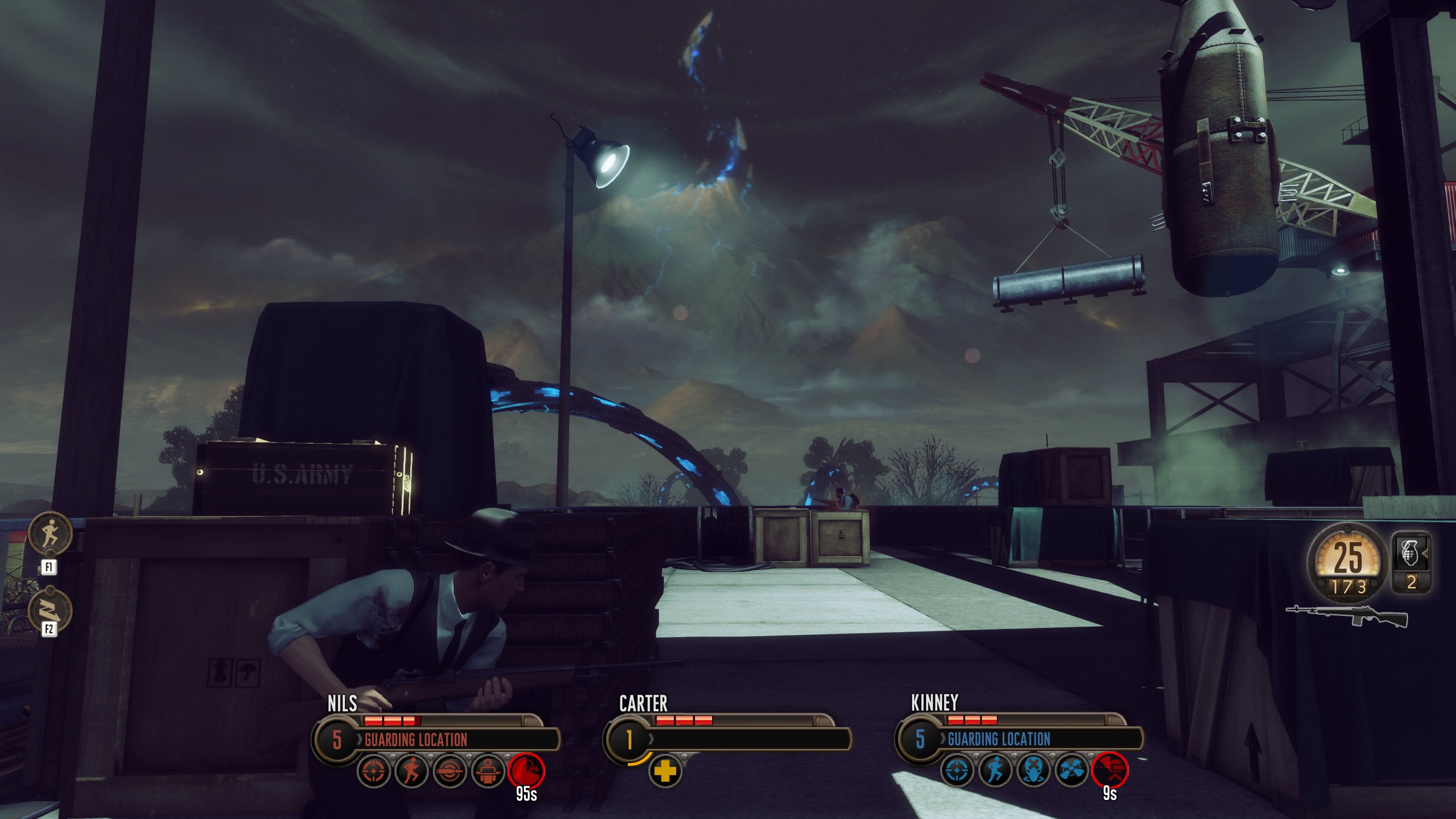Select the KINNEY squad member nameplate
The image size is (1456, 819).
pyautogui.click(x=934, y=703)
